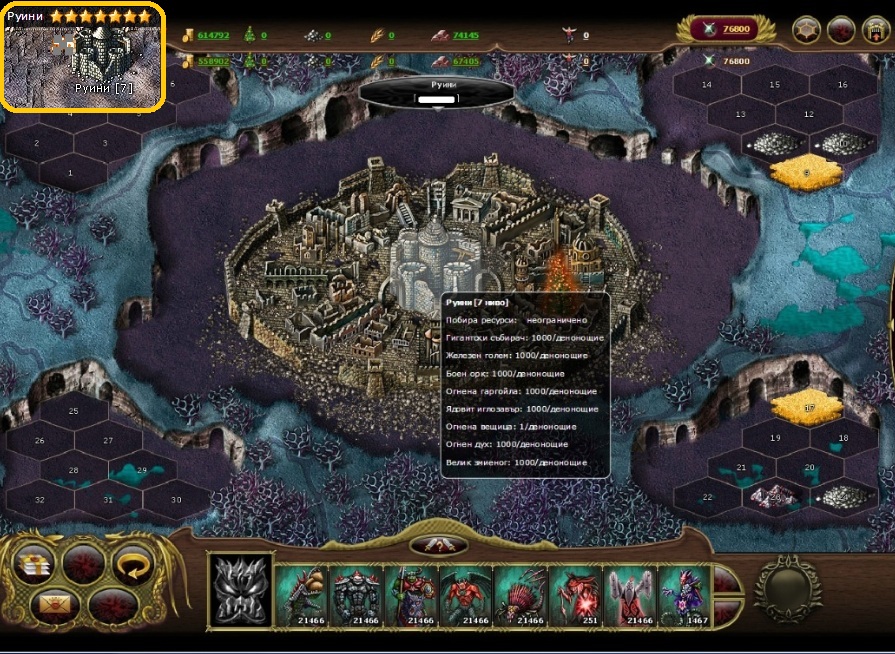Select hex tile number 13
Viewport: 895px width, 654px height.
[x=741, y=115]
